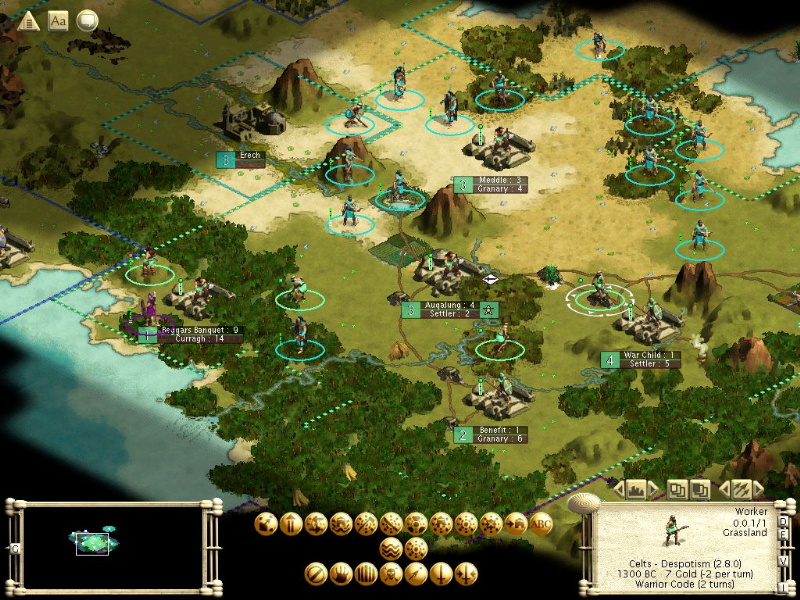Click the city skyline button above info box
The width and height of the screenshot is (800, 600).
[636, 490]
